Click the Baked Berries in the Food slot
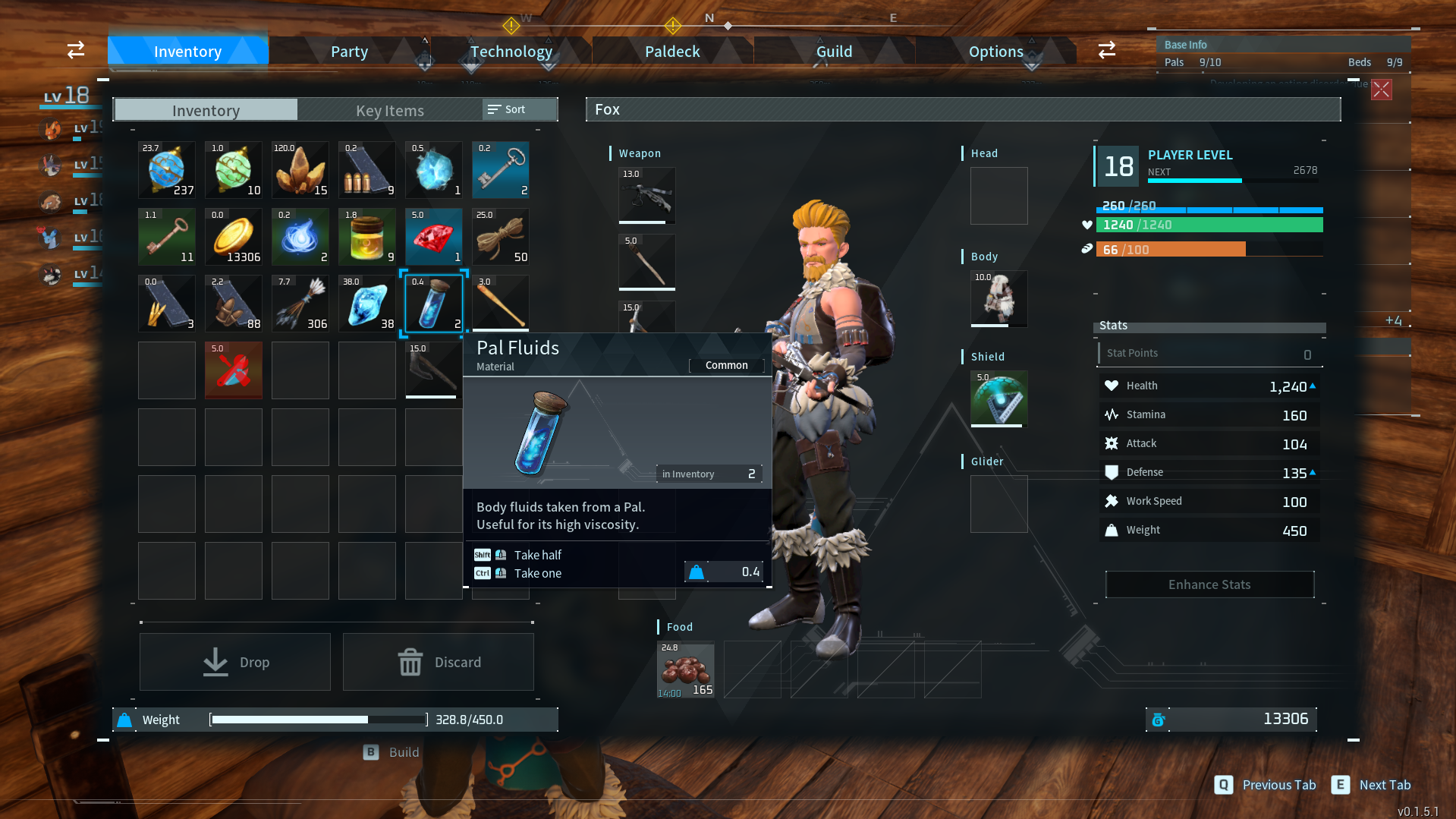Screen dimensions: 1456x819 [x=685, y=669]
